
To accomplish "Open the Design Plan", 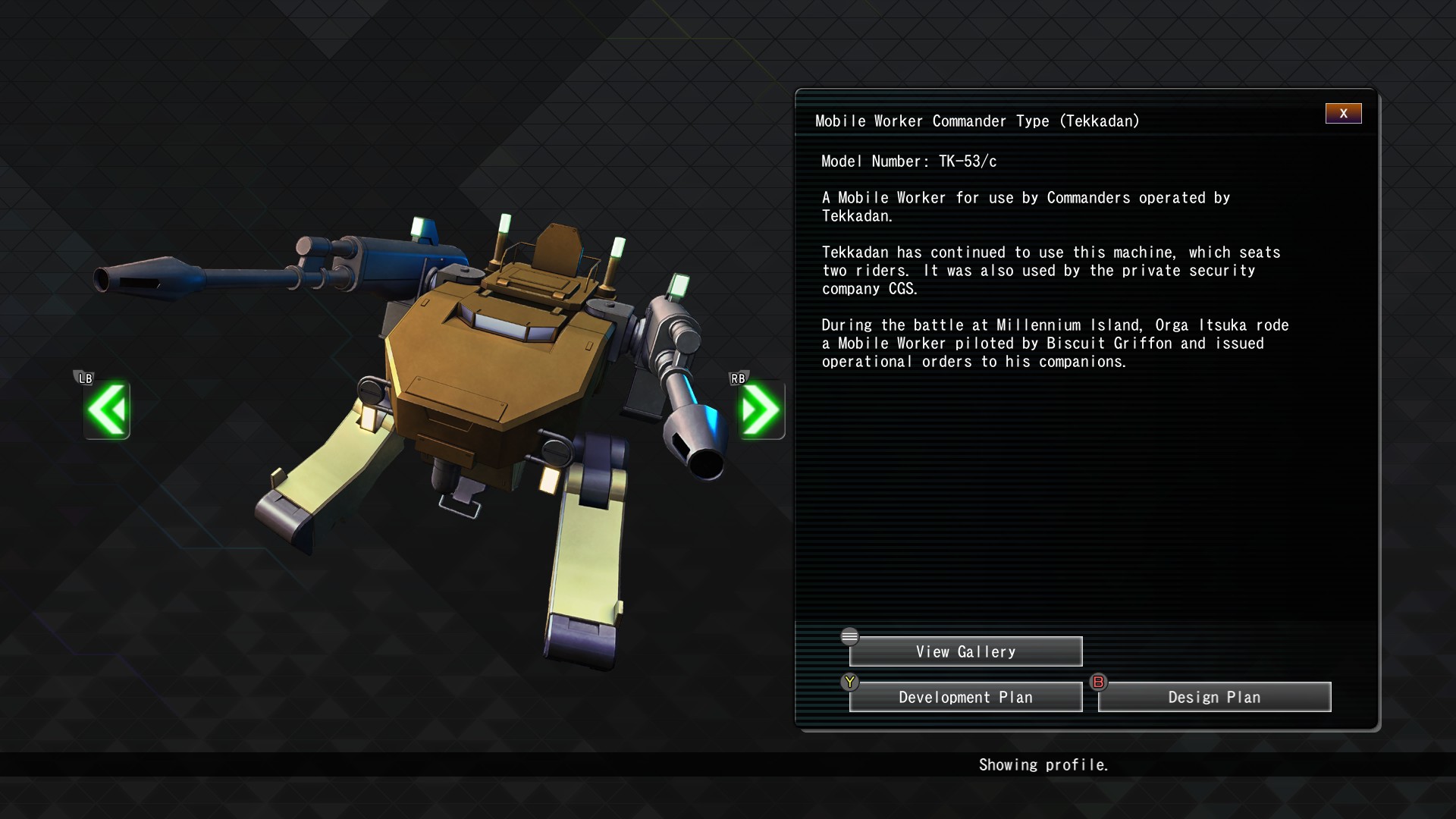I will pos(1214,698).
